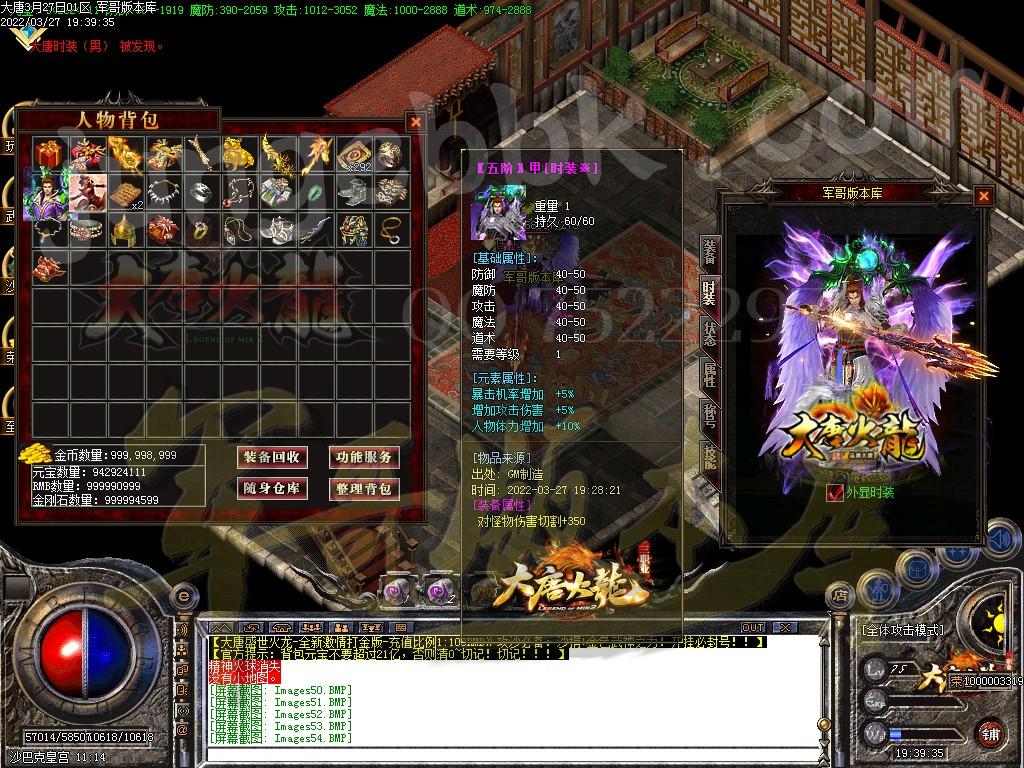Select the purple-robed fashion costume item
This screenshot has width=1024, height=768.
point(48,191)
